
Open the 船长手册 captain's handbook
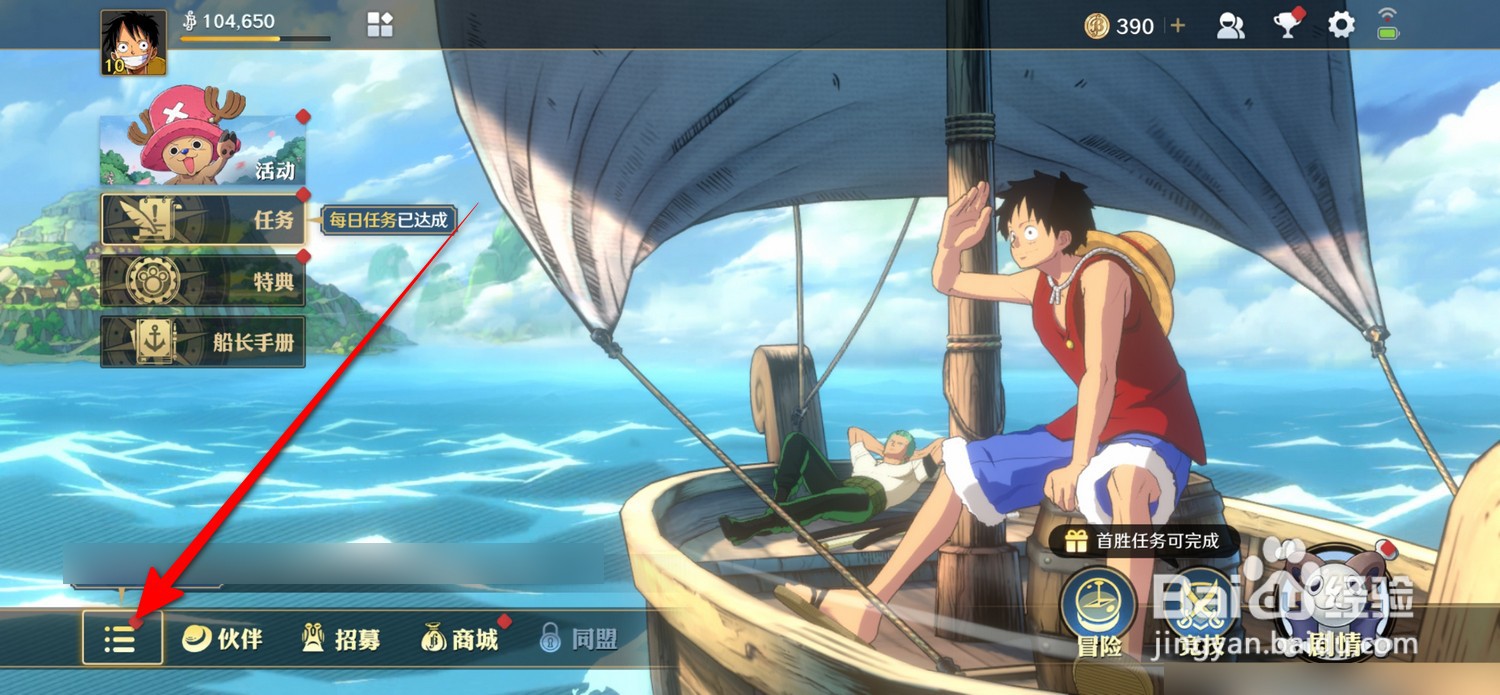point(203,342)
